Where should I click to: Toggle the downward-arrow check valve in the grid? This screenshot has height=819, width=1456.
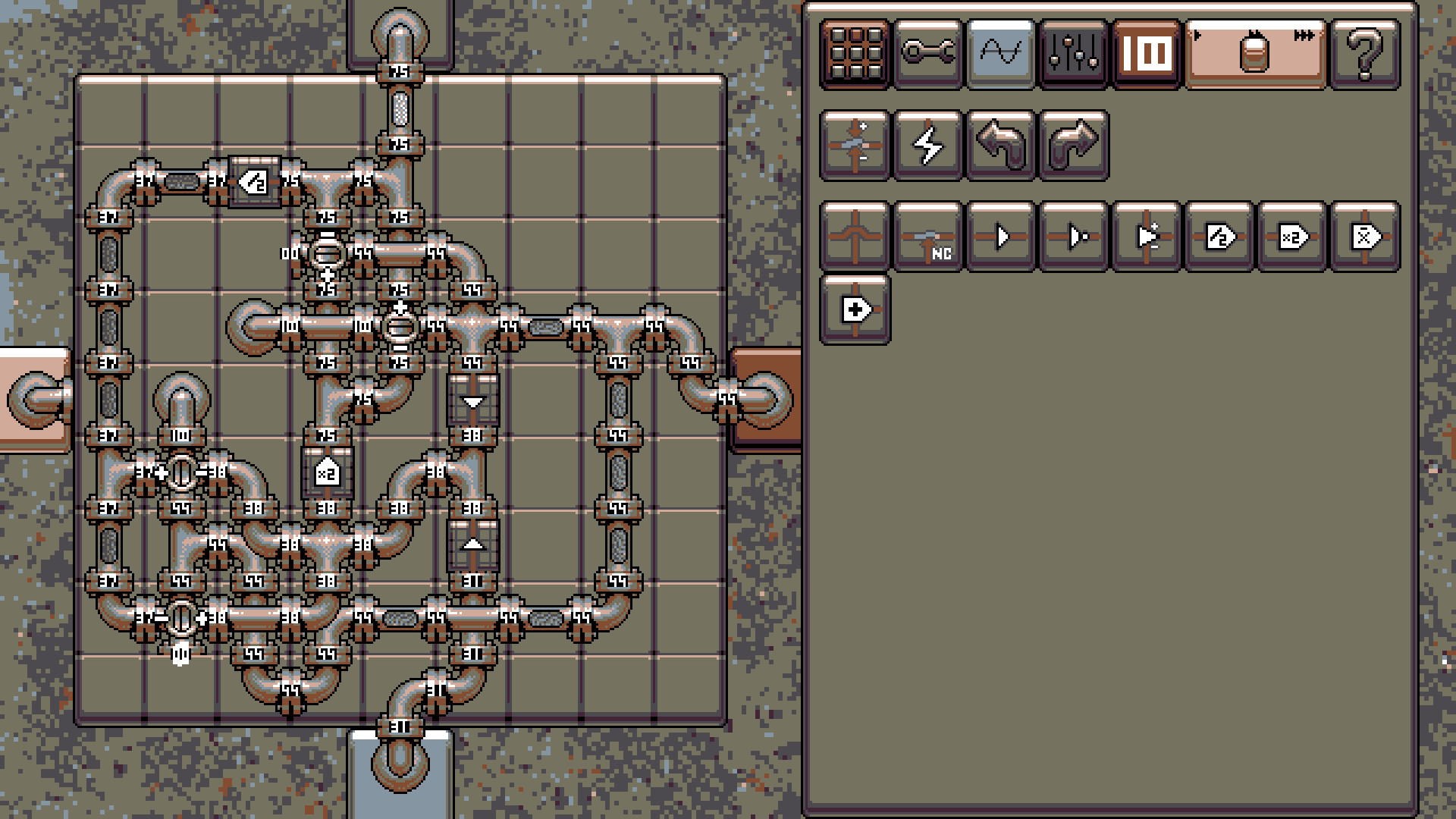tap(472, 402)
